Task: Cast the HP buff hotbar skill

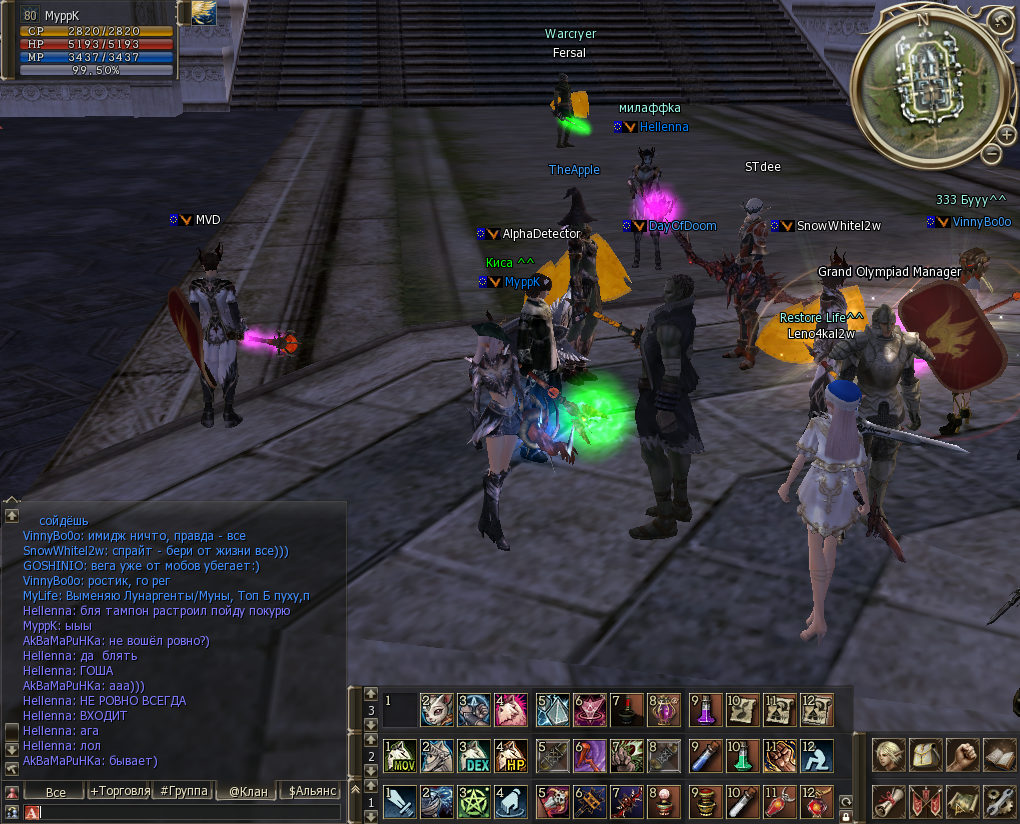Action: pos(511,756)
